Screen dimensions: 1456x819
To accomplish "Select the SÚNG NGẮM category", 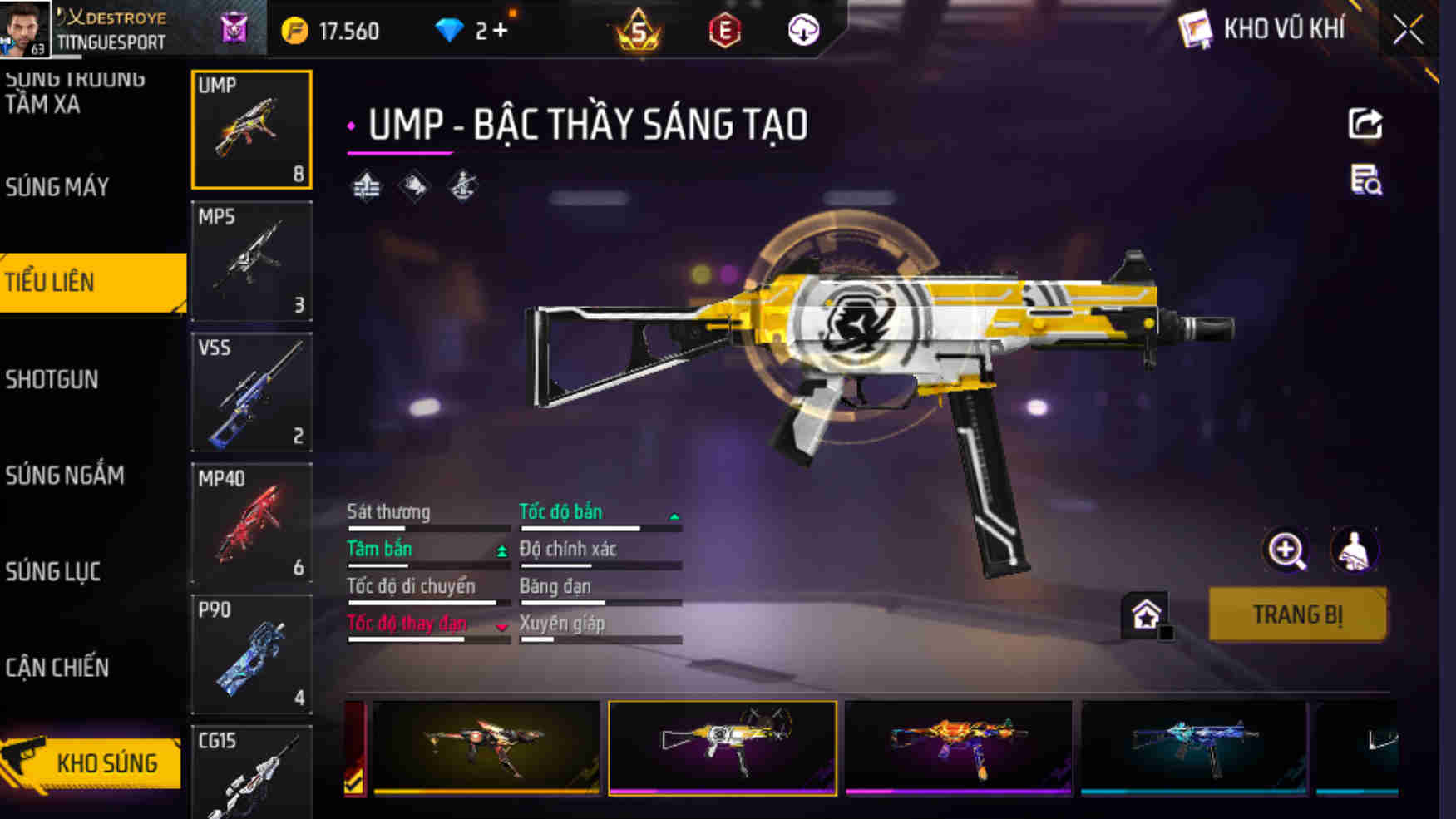I will tap(65, 475).
